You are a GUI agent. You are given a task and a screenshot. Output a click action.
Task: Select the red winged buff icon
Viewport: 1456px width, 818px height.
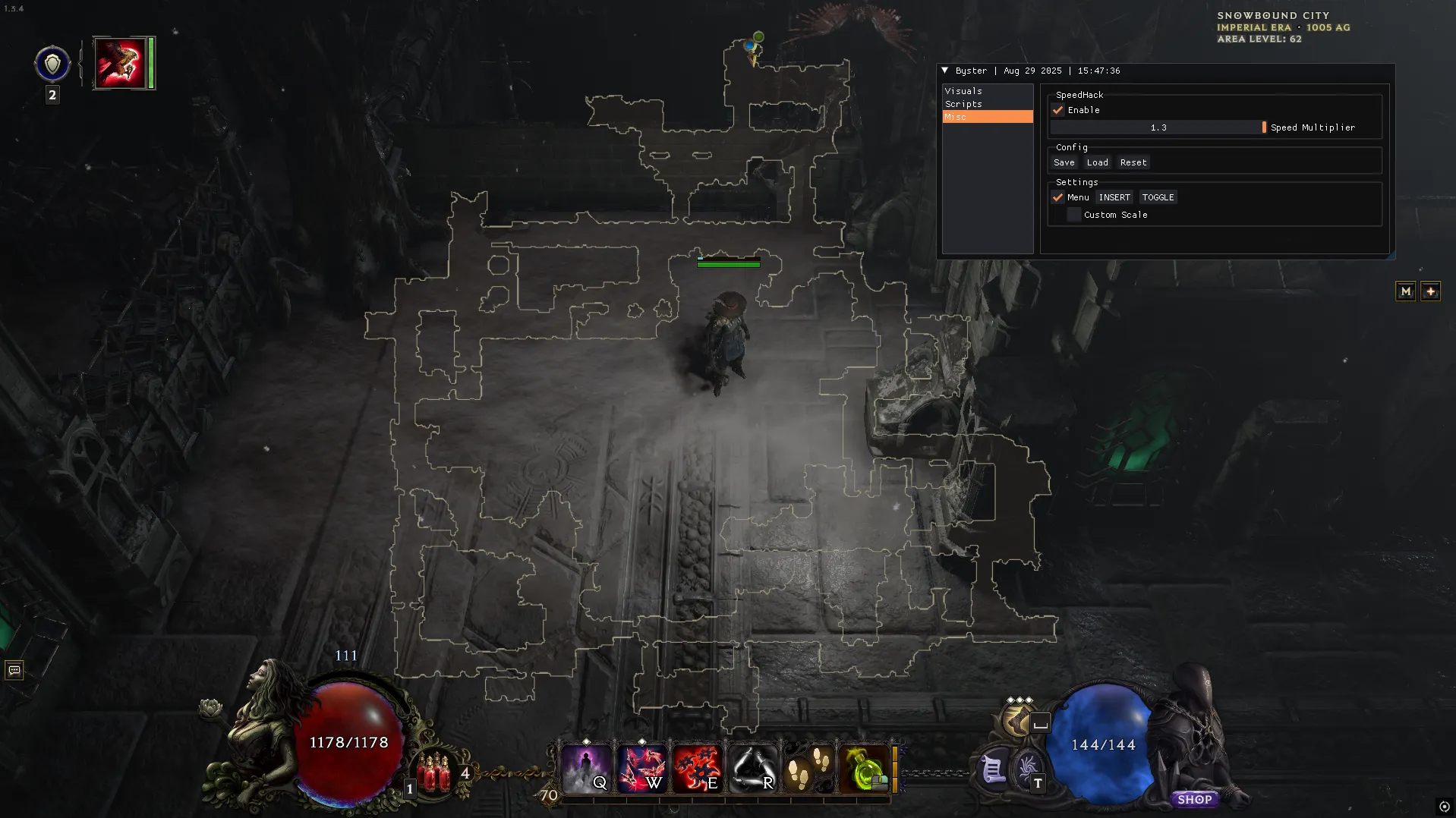(120, 63)
